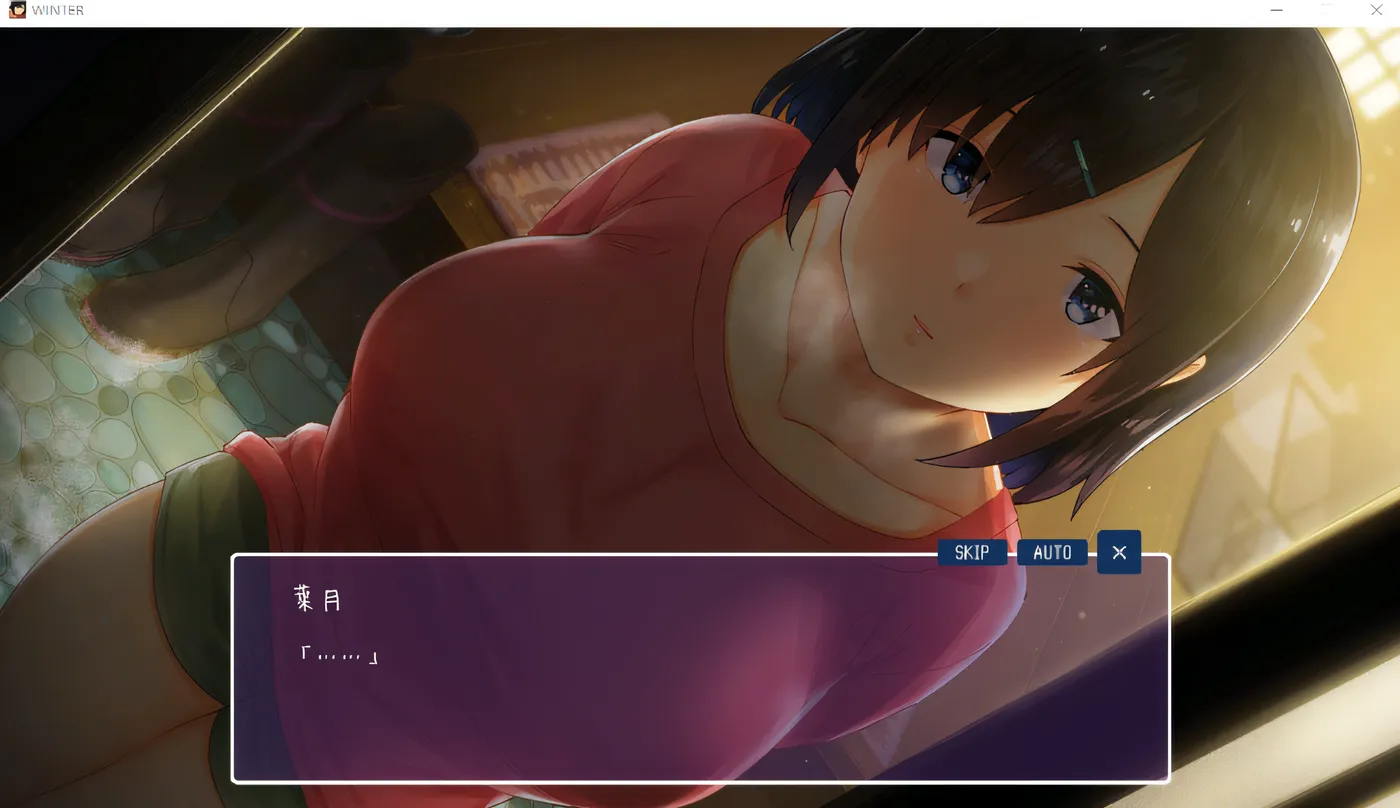
Task: Toggle the dialogue window visibility off
Action: (x=1118, y=552)
